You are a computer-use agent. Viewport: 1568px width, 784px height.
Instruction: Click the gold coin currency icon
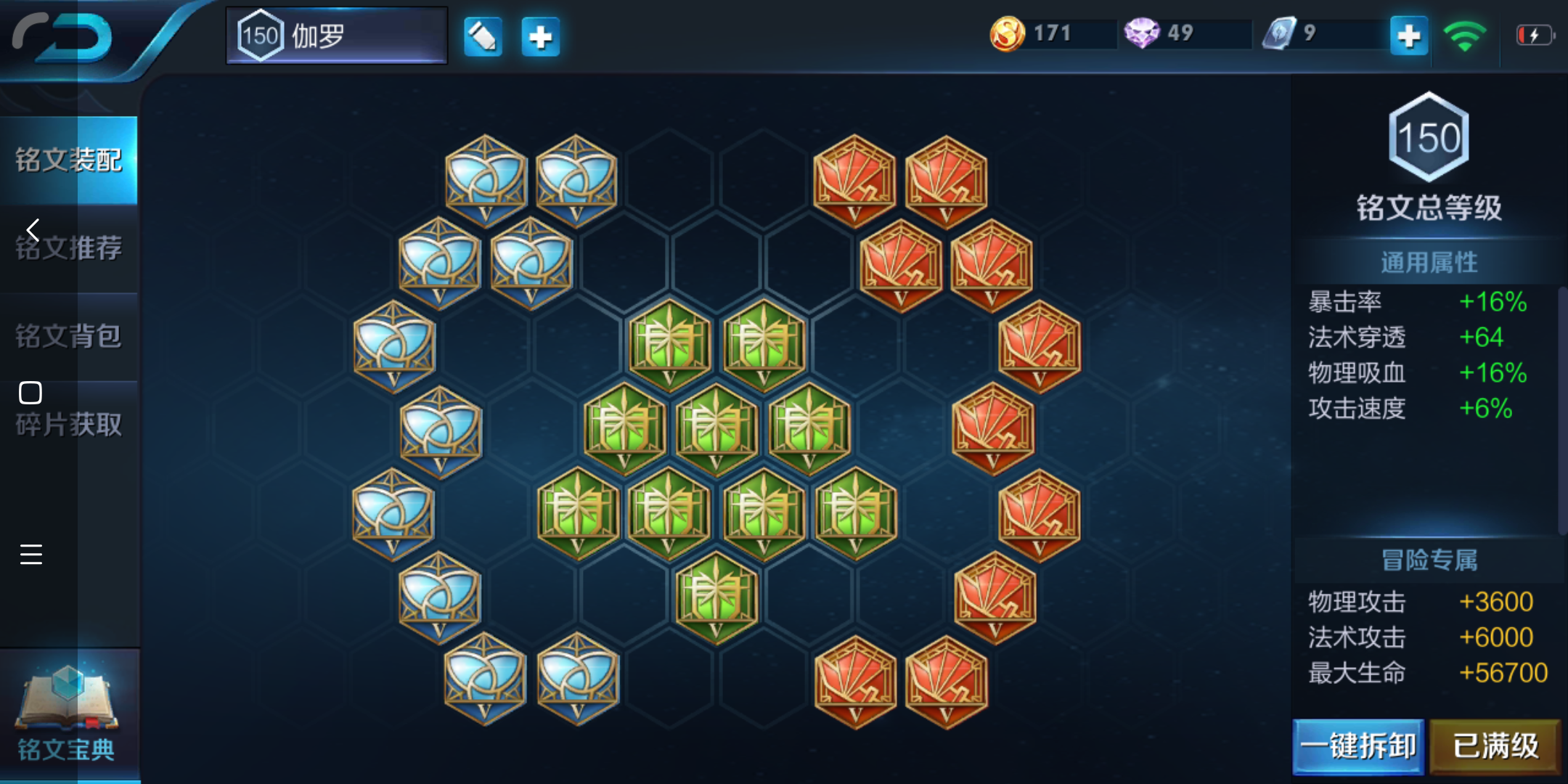(1008, 33)
